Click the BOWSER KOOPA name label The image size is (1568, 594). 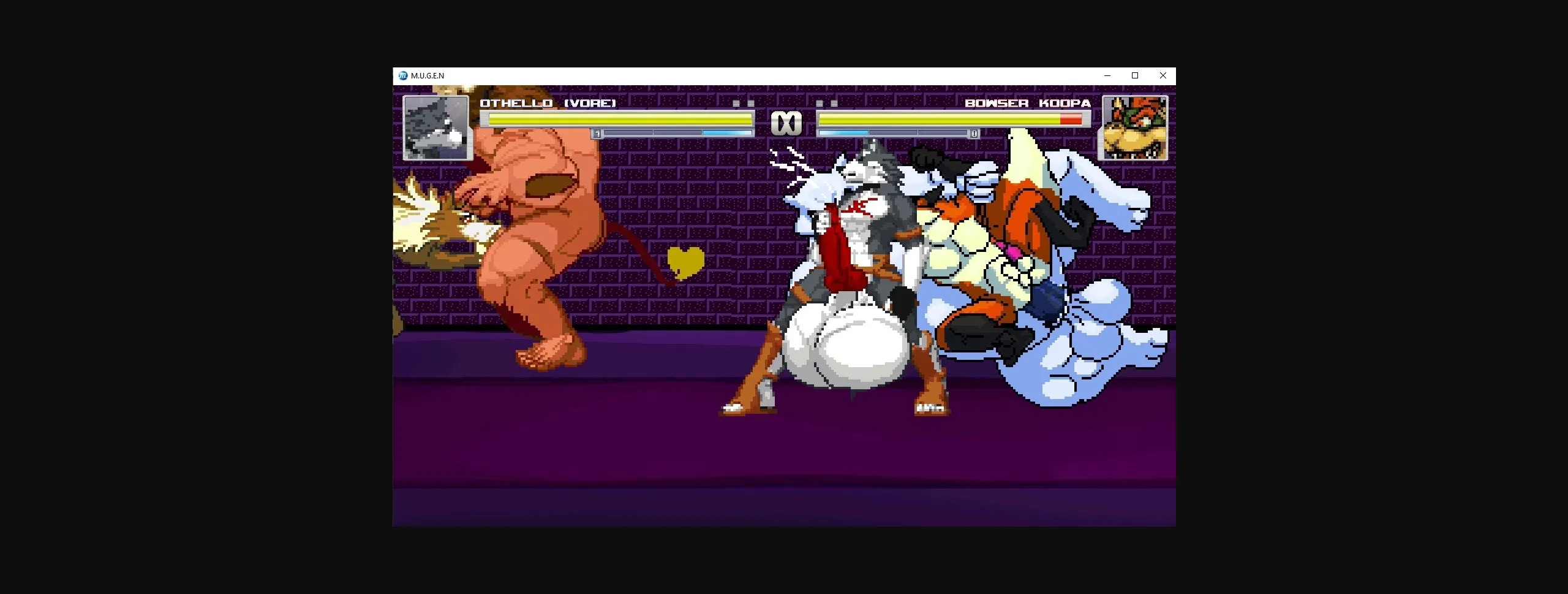point(1028,104)
